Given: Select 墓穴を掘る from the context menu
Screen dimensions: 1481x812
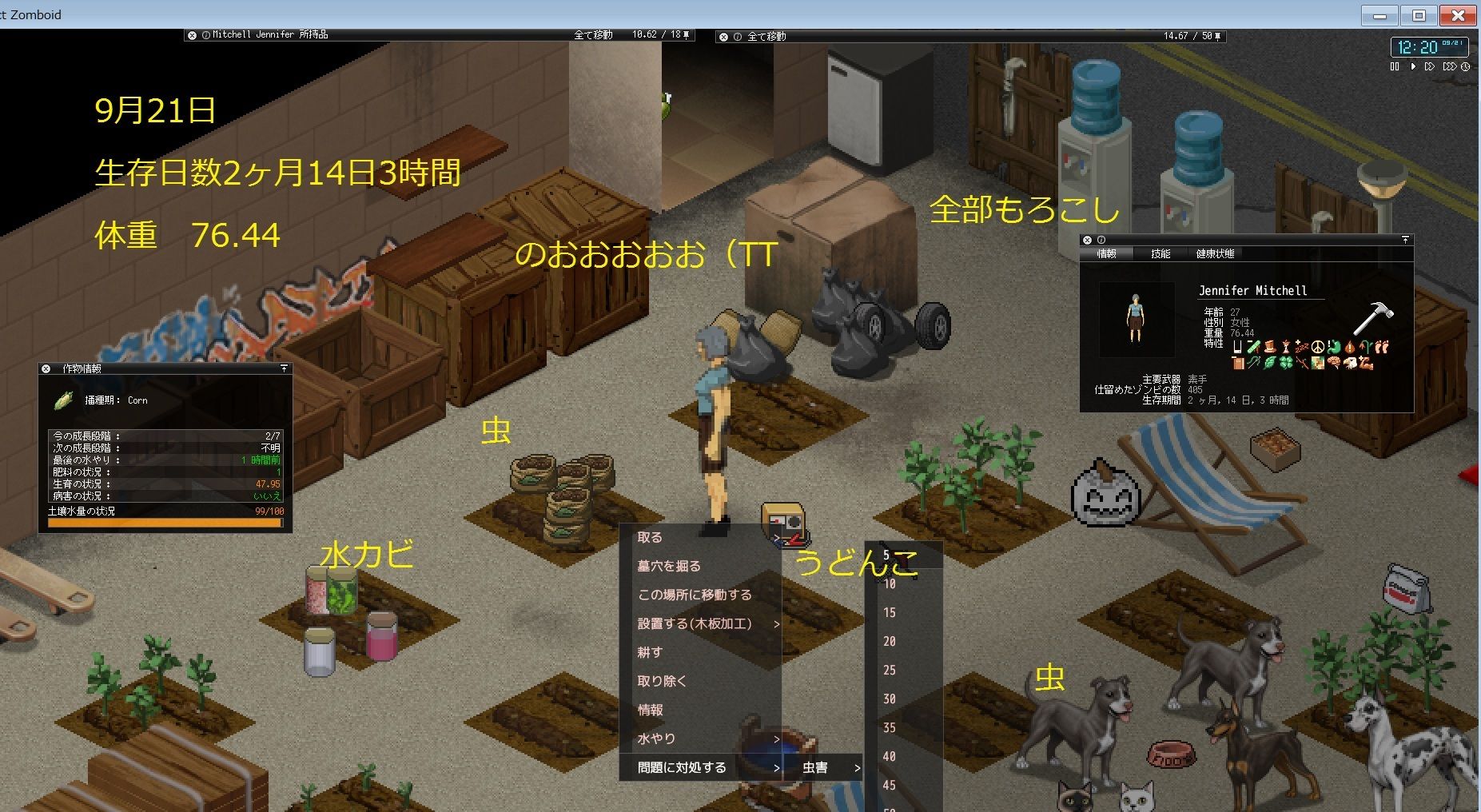Looking at the screenshot, I should coord(668,565).
